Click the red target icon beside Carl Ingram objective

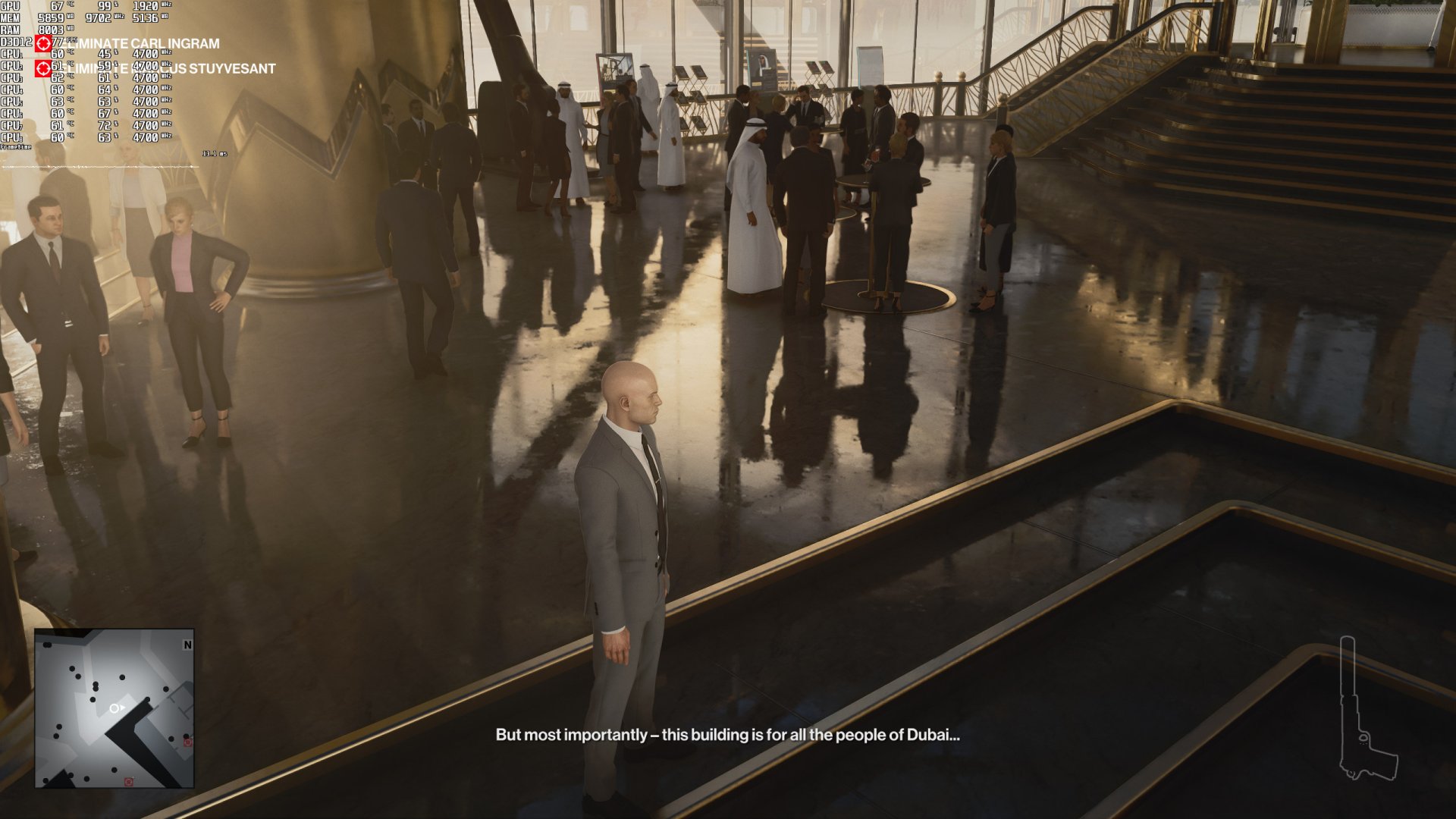[x=43, y=44]
